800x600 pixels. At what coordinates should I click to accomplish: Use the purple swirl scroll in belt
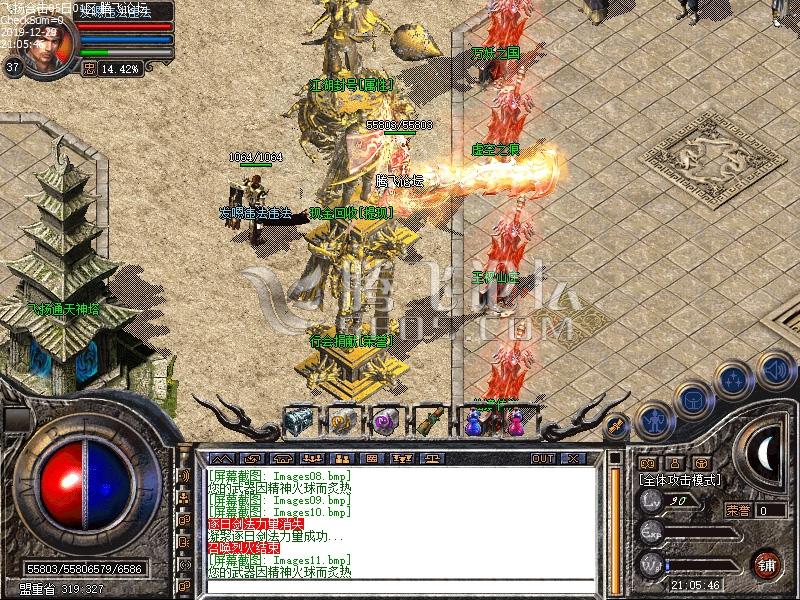click(x=385, y=420)
